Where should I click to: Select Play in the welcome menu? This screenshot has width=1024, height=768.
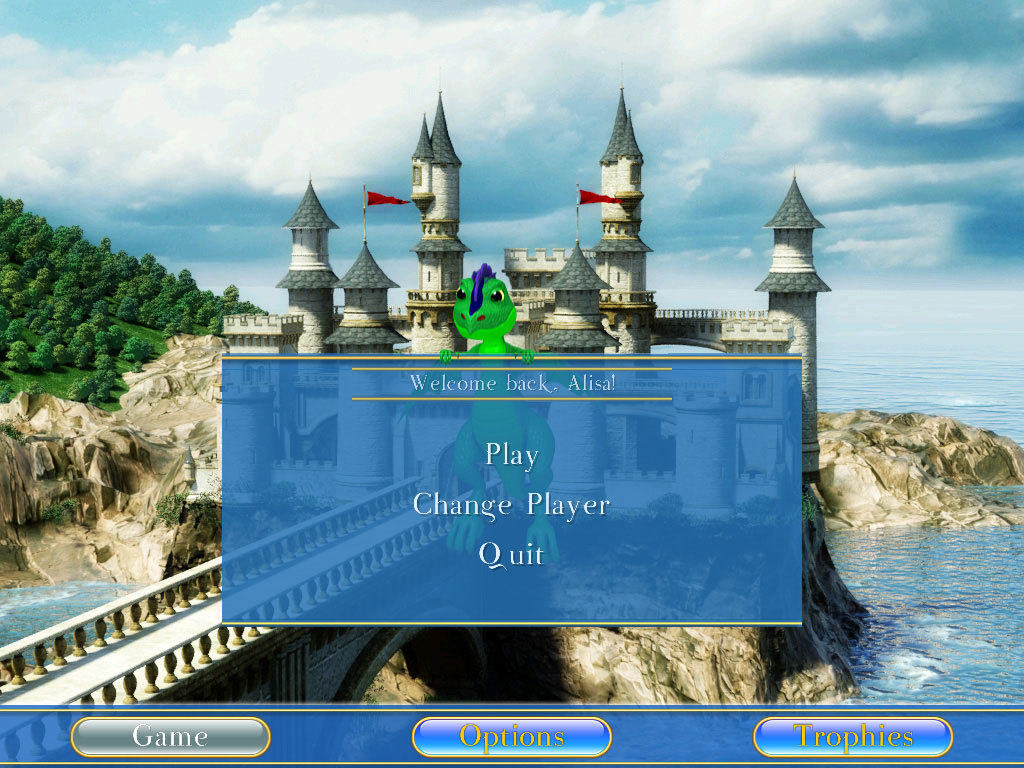coord(511,455)
